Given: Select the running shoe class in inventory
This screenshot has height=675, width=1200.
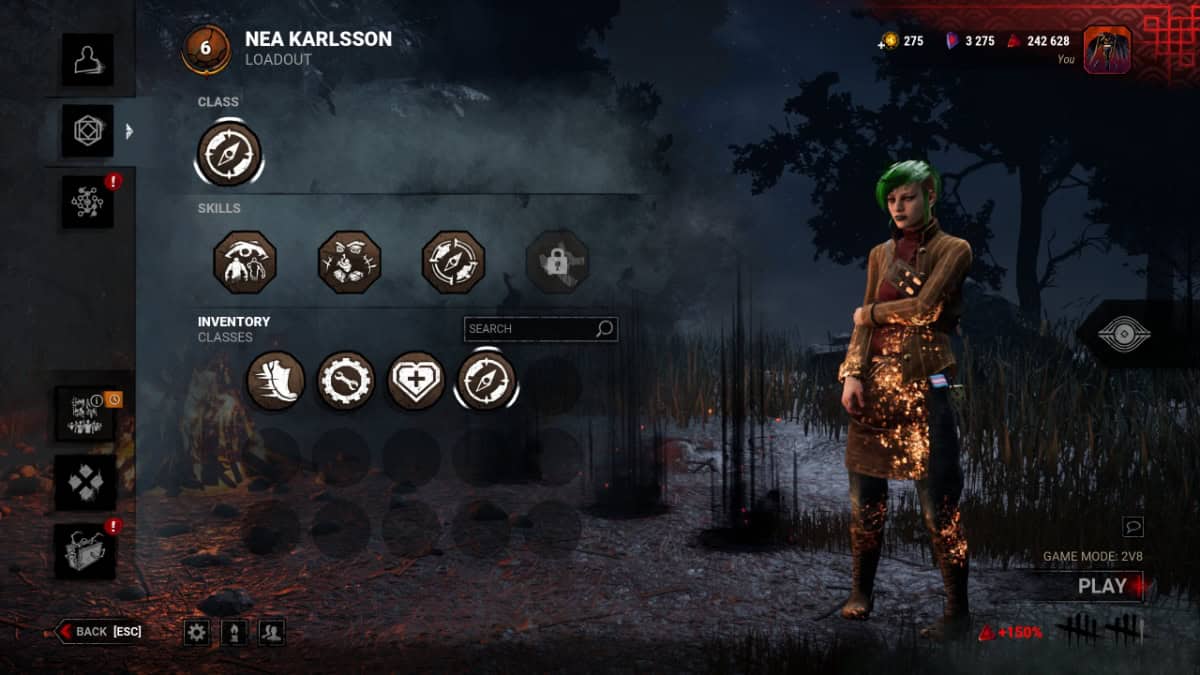Looking at the screenshot, I should [276, 381].
